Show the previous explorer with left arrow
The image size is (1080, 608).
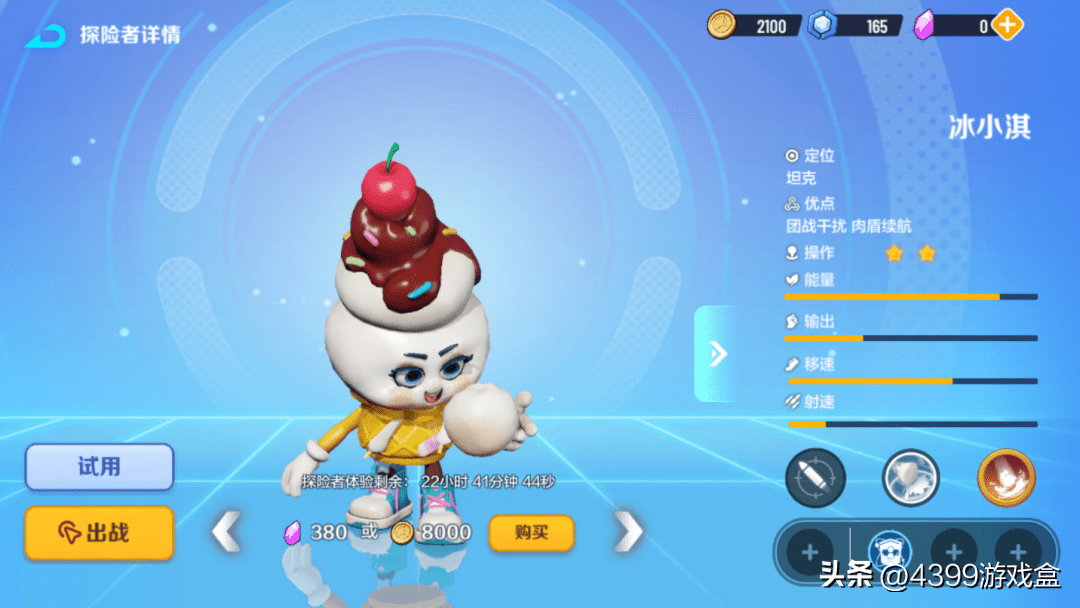pos(227,532)
